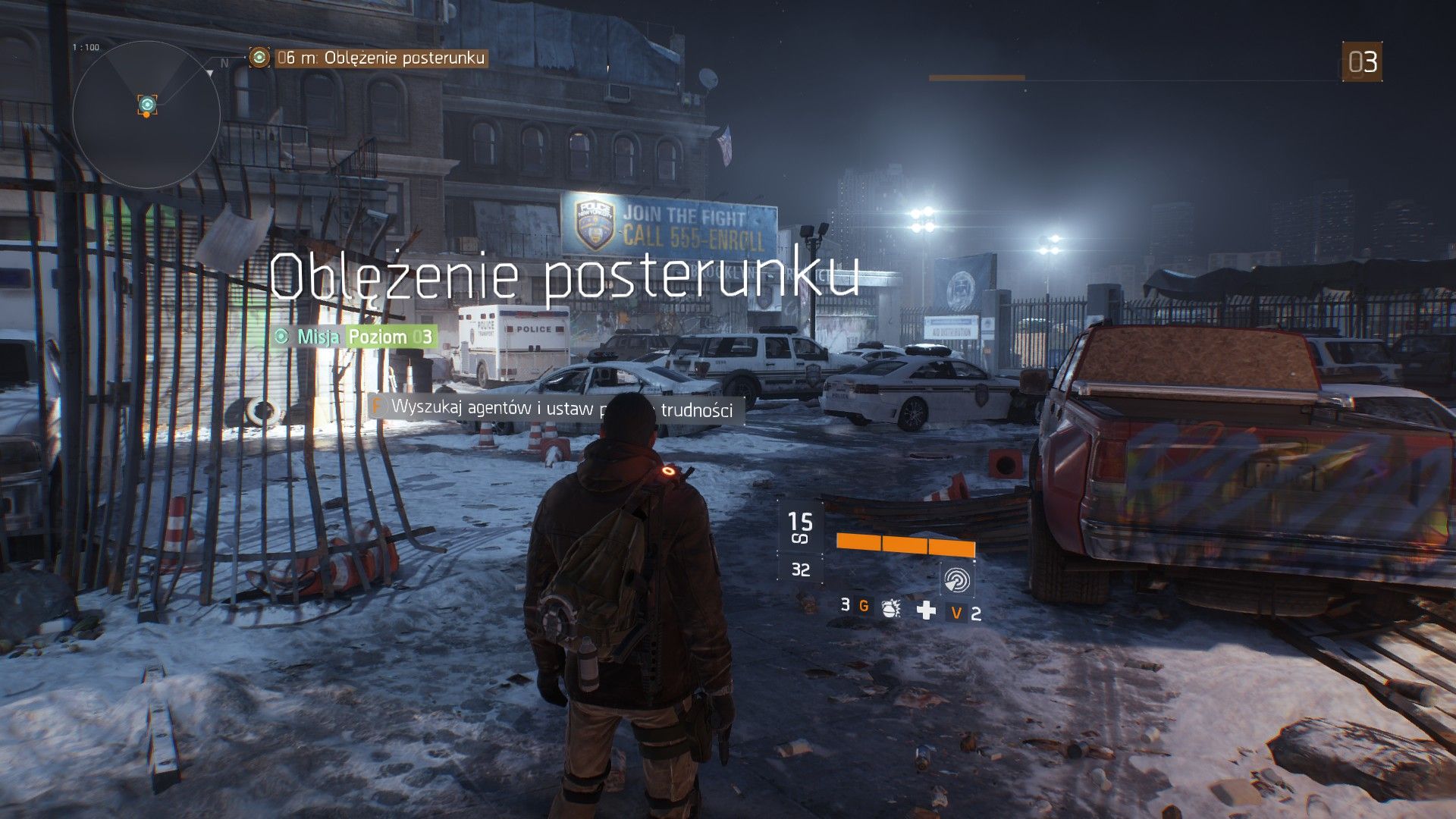
Task: Click the grenade icon near the G hotkey
Action: [x=890, y=610]
